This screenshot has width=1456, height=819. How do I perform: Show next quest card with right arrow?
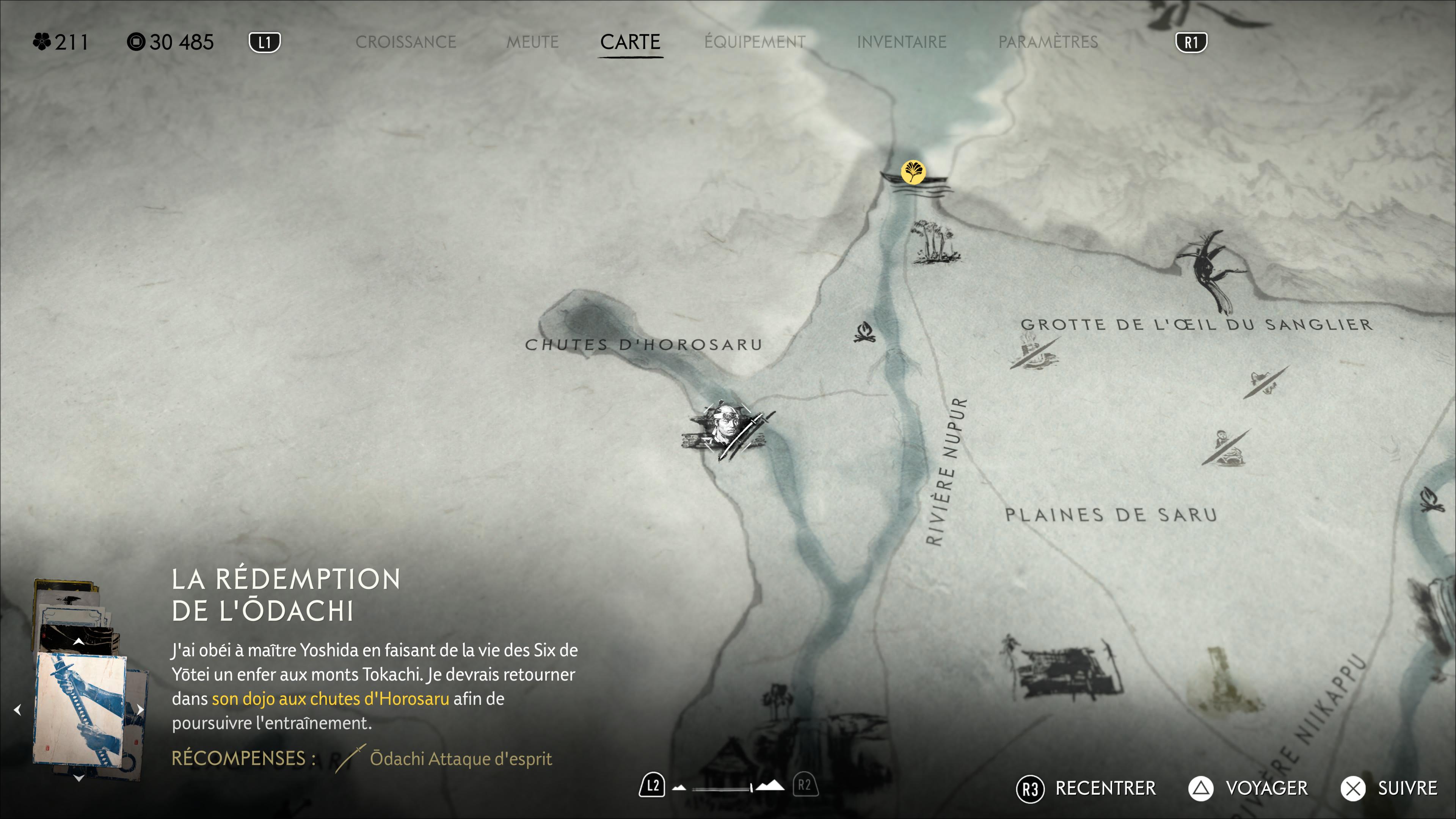tap(140, 709)
